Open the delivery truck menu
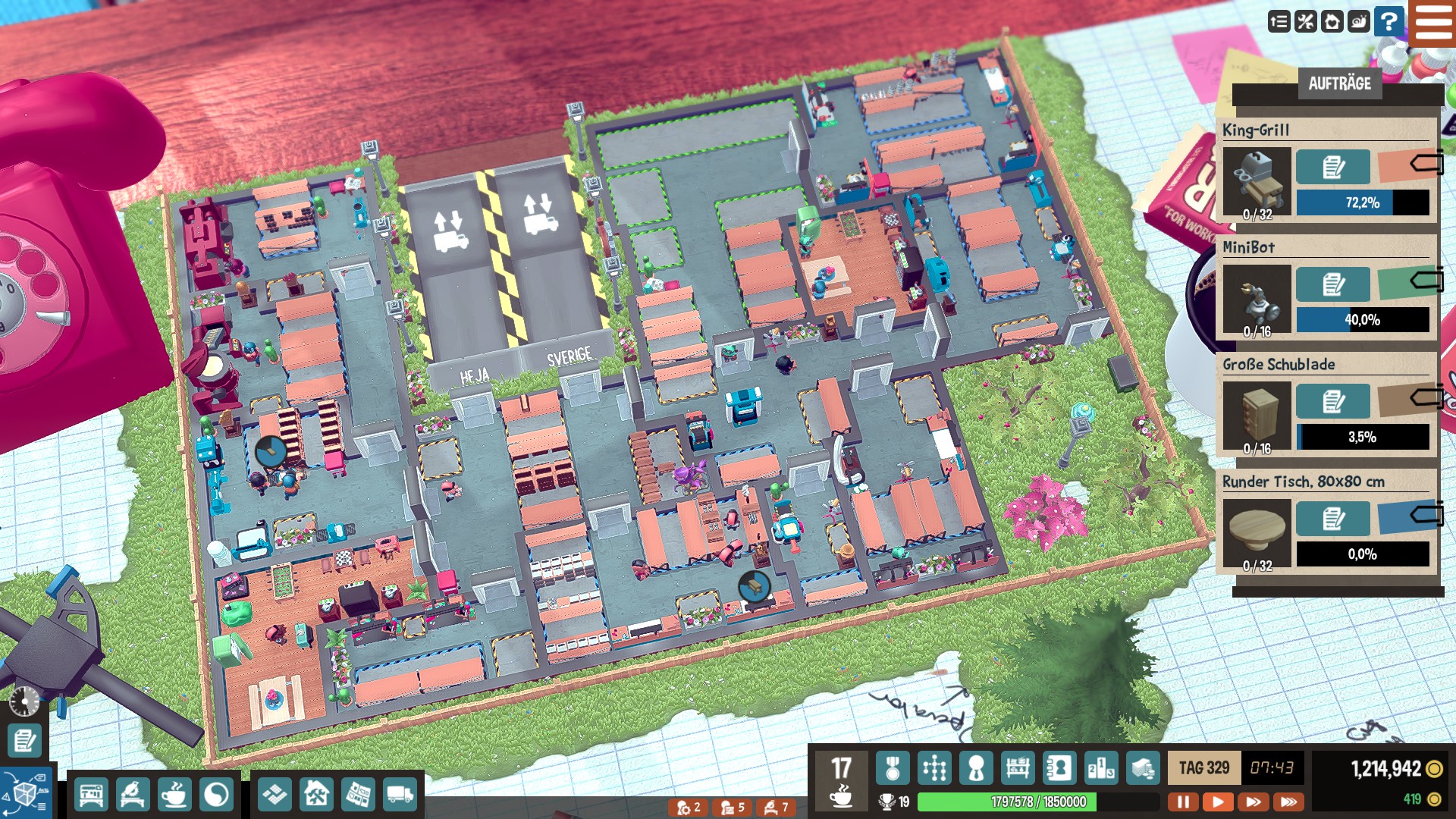Image resolution: width=1456 pixels, height=819 pixels. pyautogui.click(x=400, y=795)
